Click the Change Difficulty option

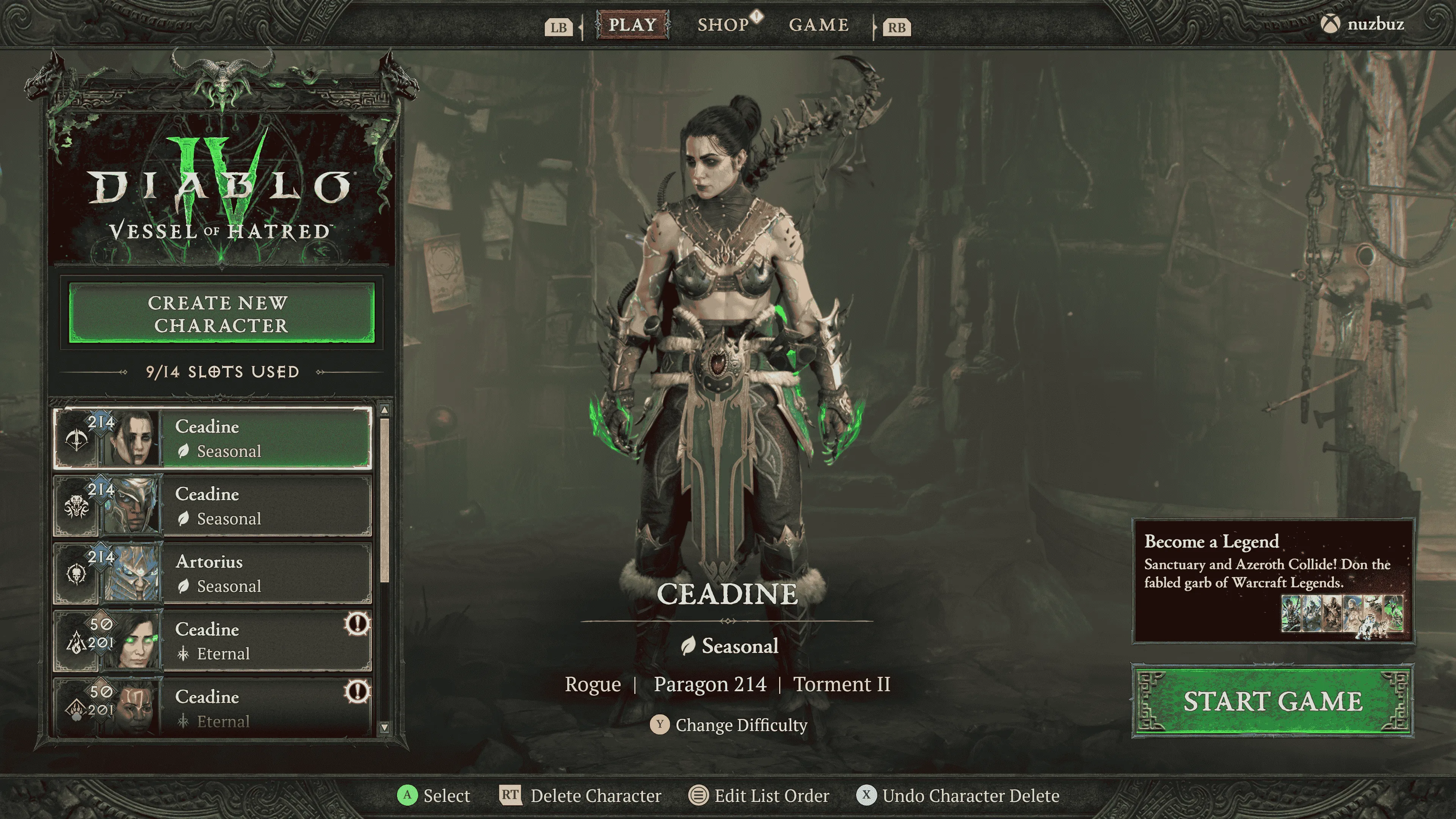coord(729,725)
